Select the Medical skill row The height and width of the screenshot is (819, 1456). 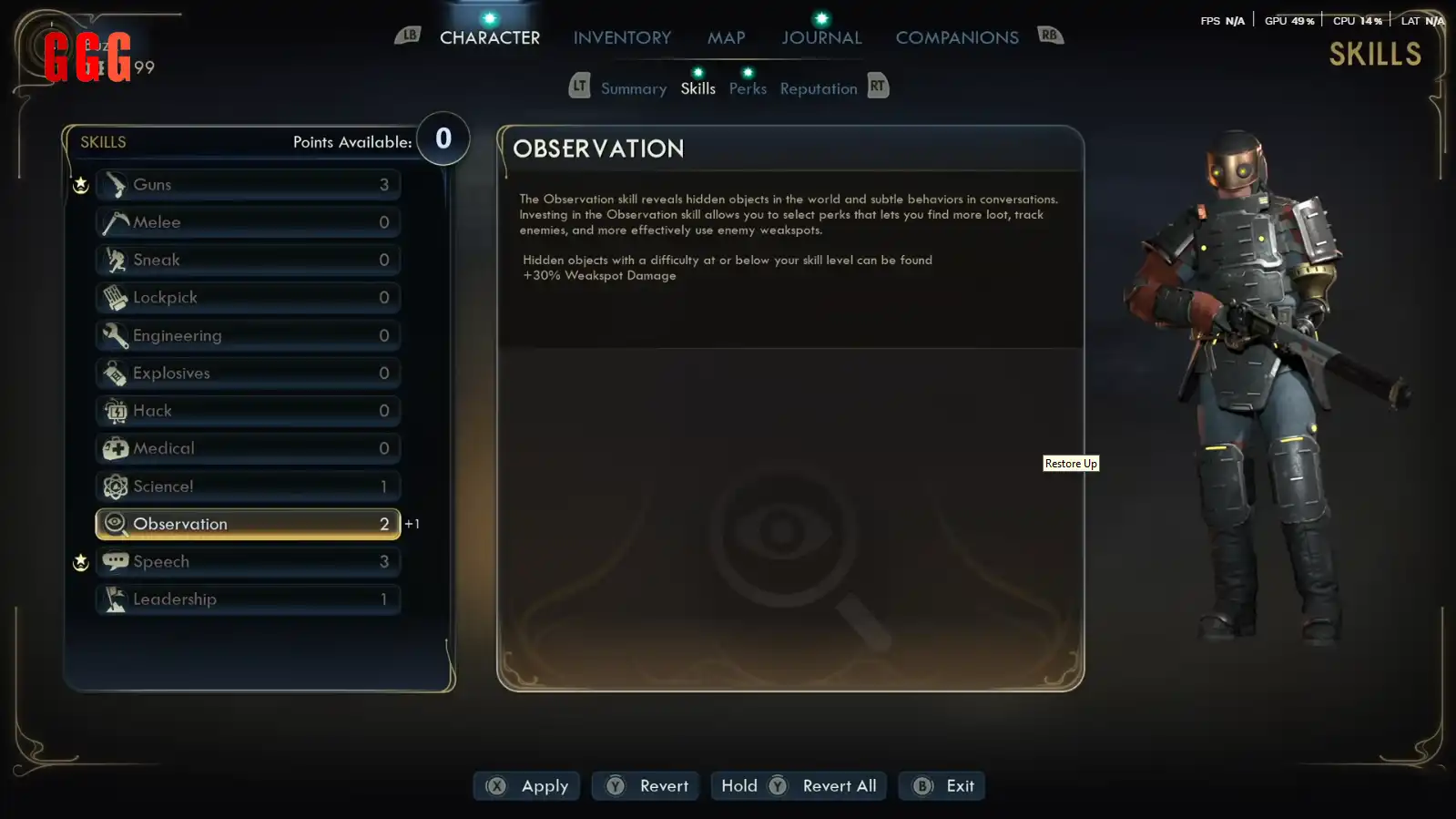click(x=248, y=449)
